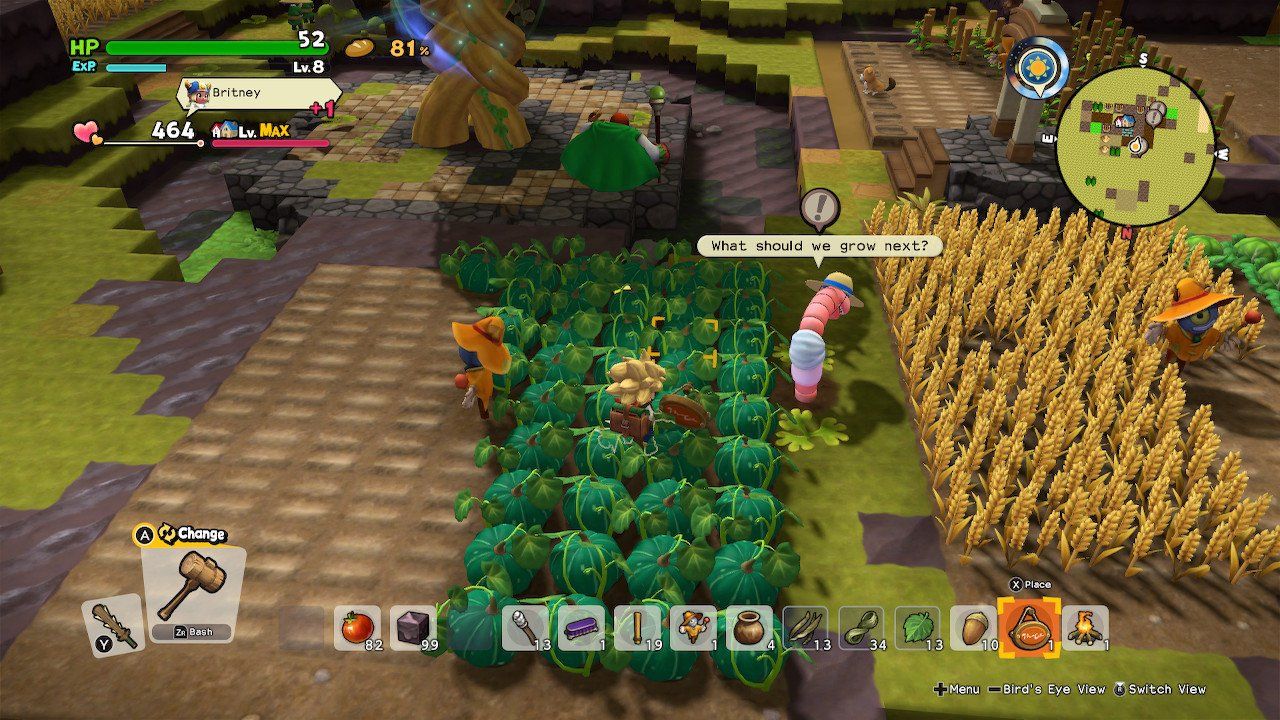Choose the purple brush in the hotbar
The height and width of the screenshot is (720, 1280).
pos(581,628)
